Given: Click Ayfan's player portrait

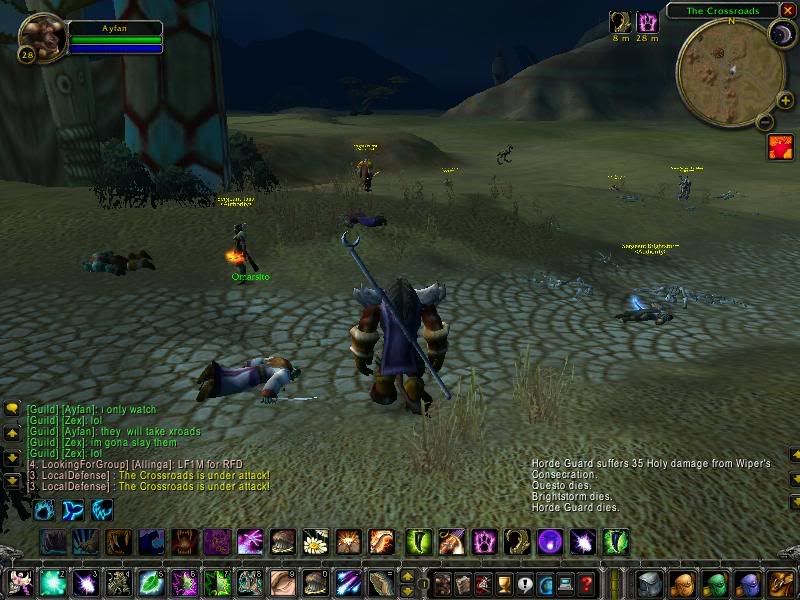Looking at the screenshot, I should 42,38.
